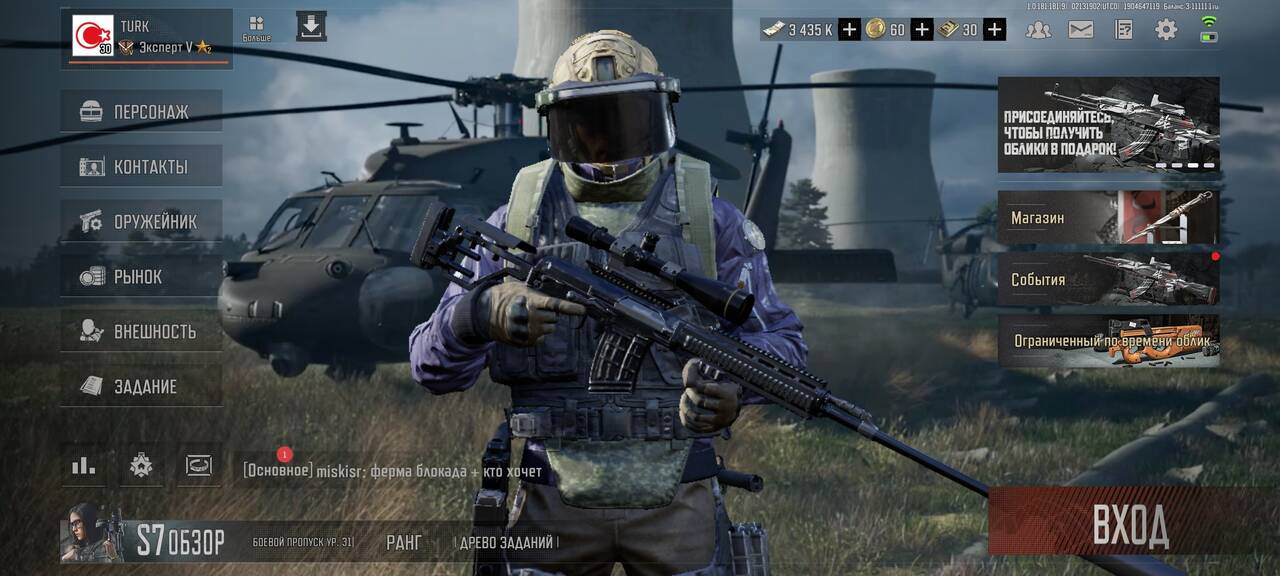Open the КОНТАКТЫ menu
This screenshot has width=1280, height=576.
(x=141, y=166)
